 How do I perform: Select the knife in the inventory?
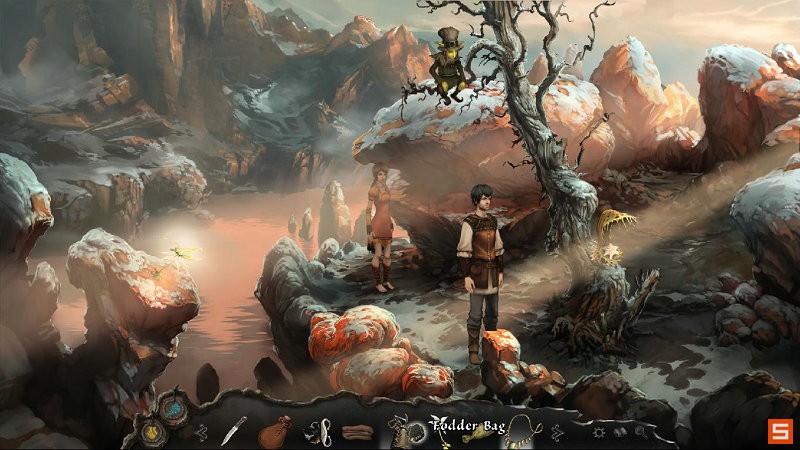pos(232,430)
